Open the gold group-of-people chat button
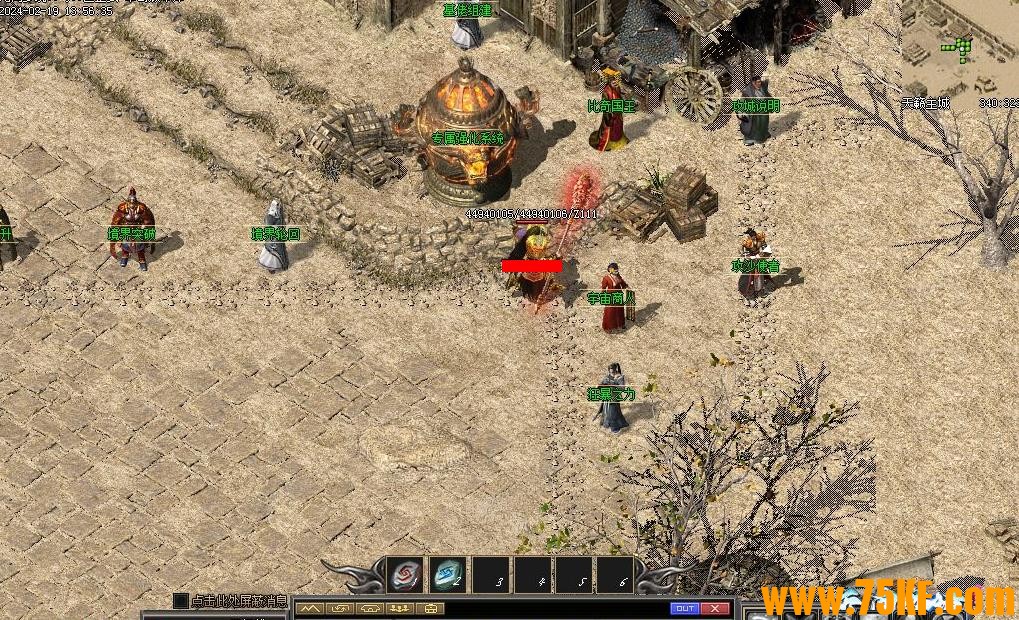The image size is (1019, 620). point(402,608)
